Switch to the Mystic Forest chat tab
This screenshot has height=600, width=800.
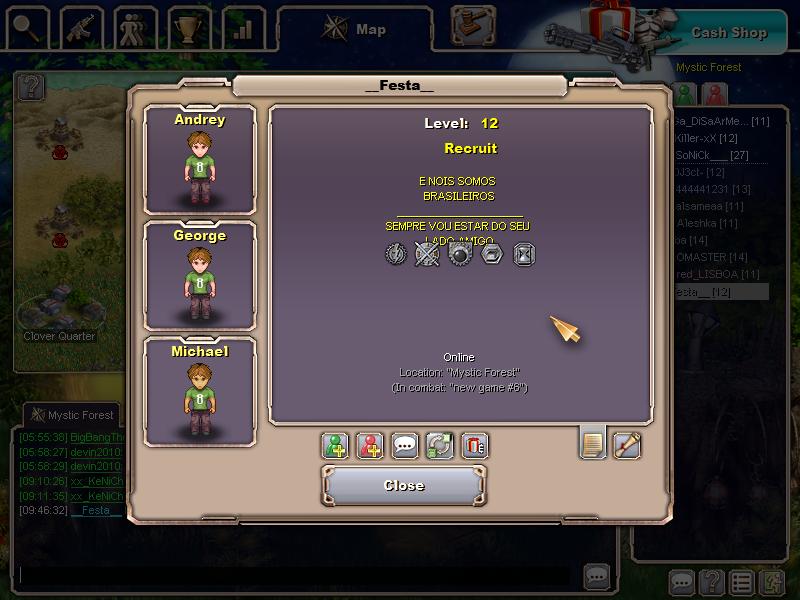point(72,415)
